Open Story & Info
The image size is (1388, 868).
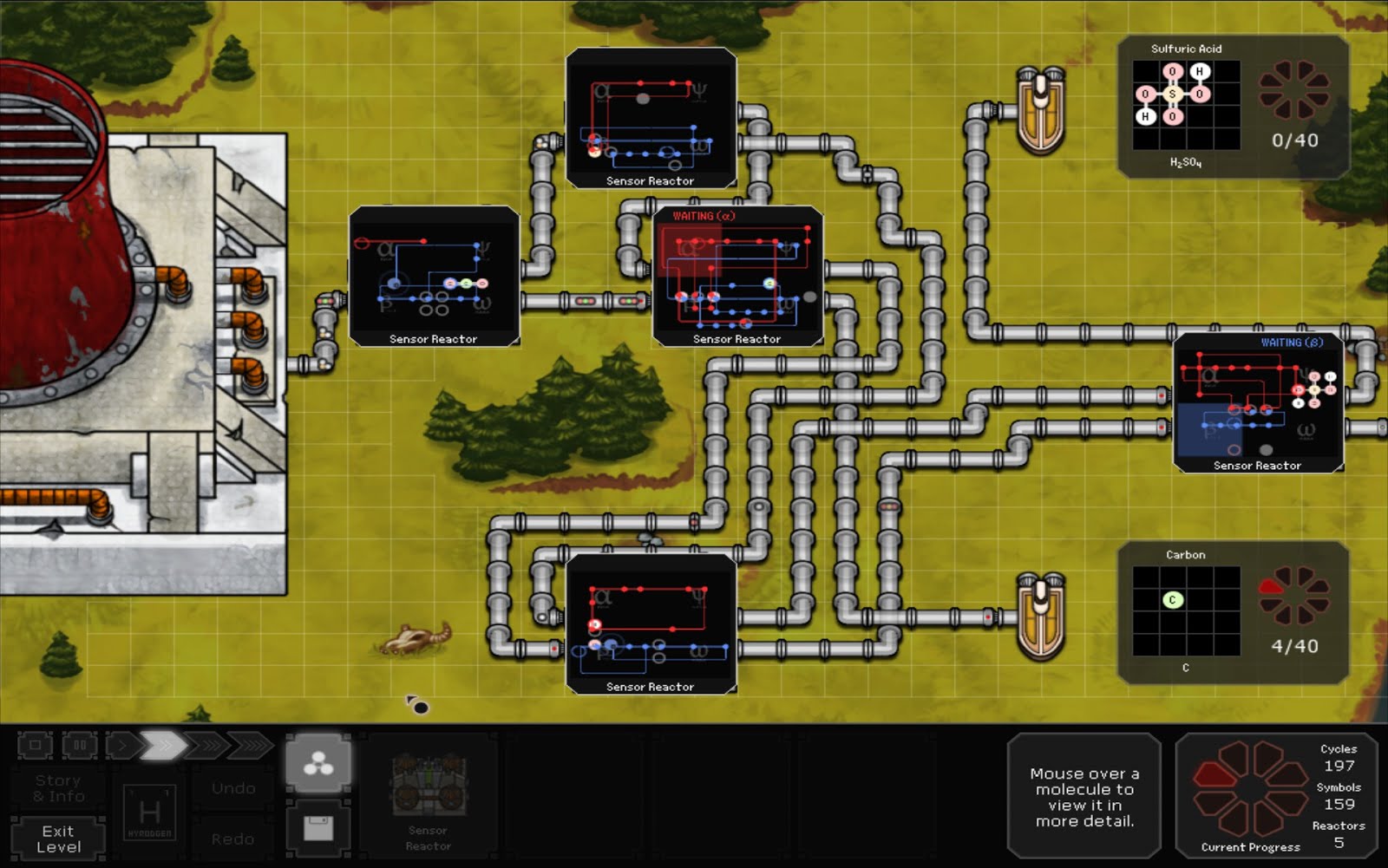tap(58, 788)
